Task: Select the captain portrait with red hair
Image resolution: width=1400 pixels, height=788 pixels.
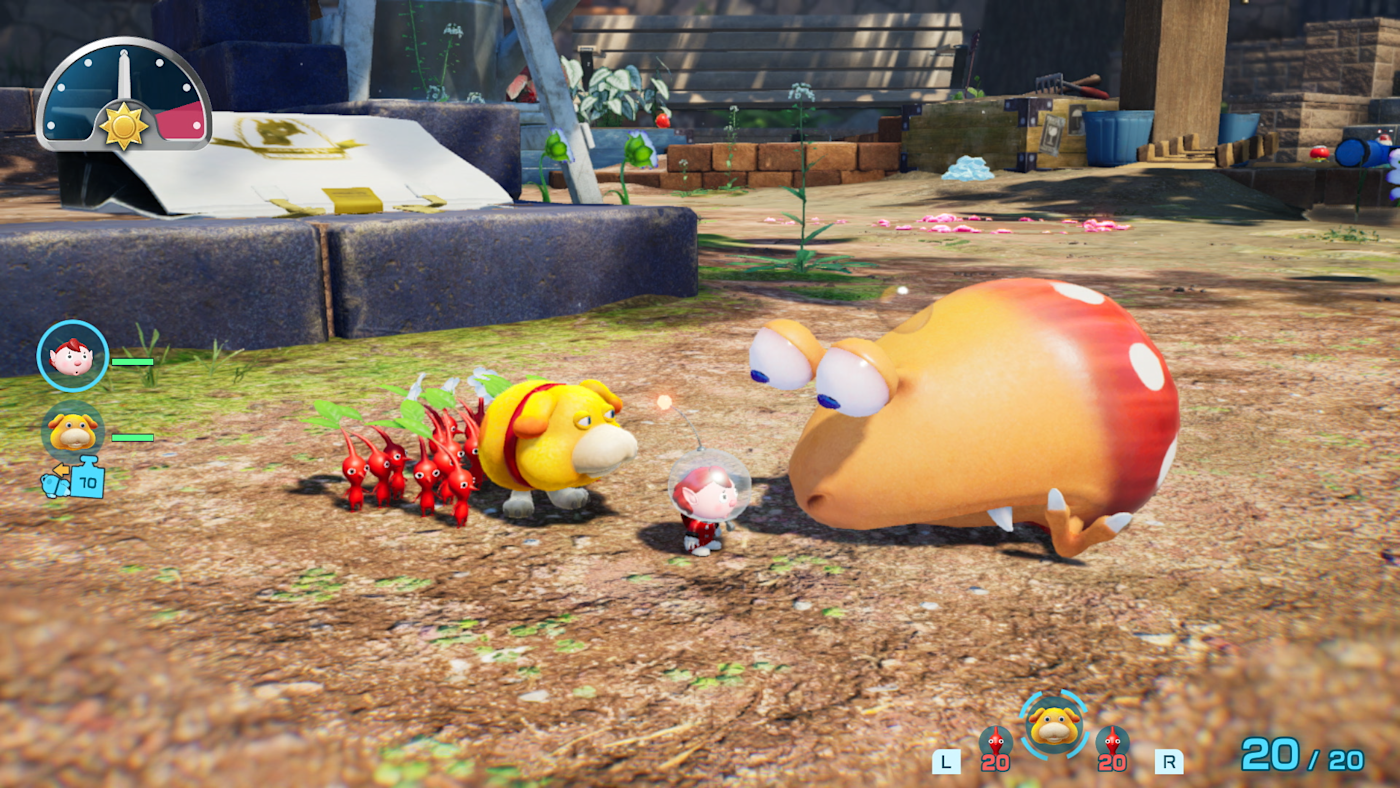Action: pos(73,356)
